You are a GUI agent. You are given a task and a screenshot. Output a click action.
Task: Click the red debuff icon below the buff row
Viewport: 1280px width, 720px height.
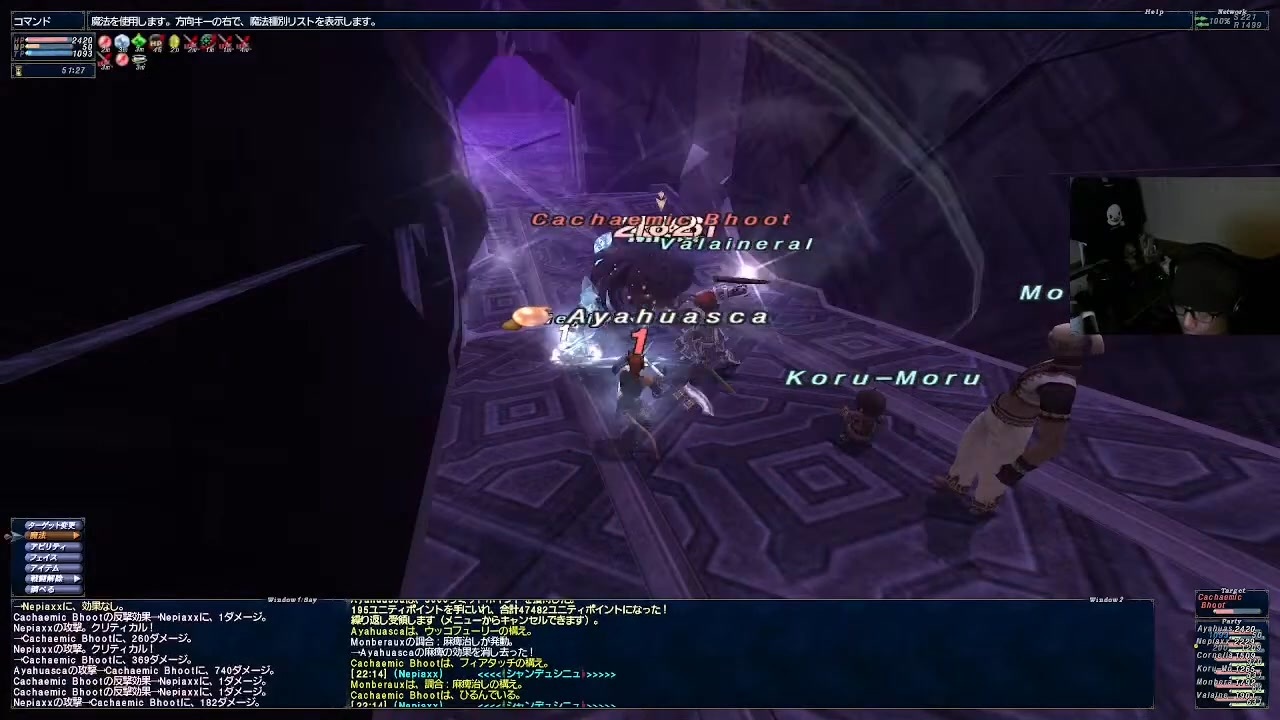point(121,60)
